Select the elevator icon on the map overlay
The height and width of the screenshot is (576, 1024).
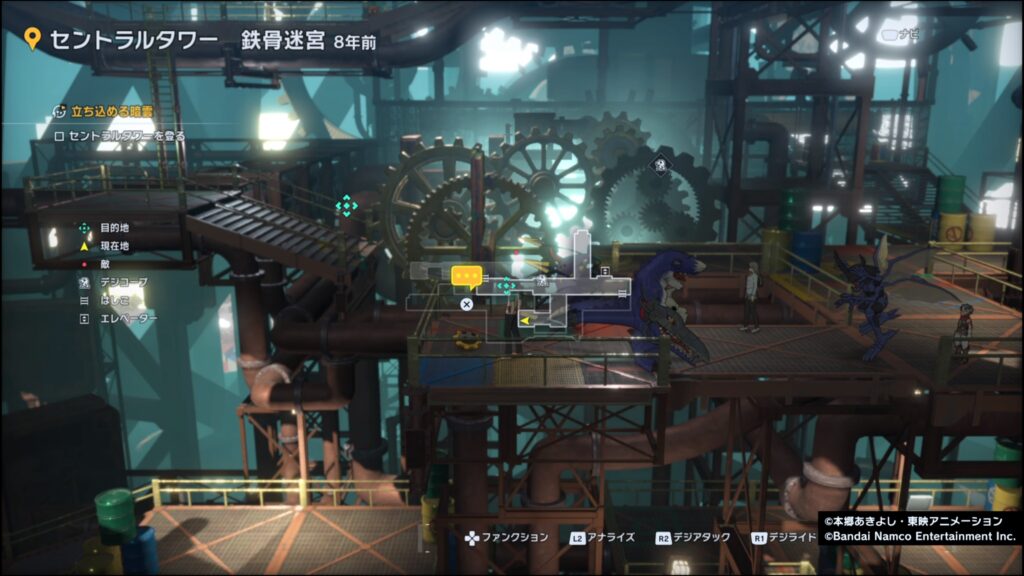(604, 271)
